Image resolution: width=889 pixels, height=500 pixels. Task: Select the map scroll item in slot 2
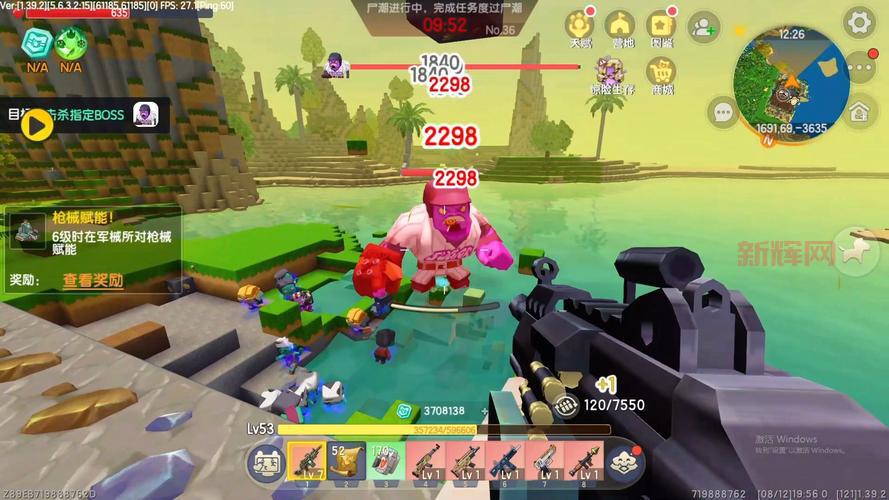coord(345,460)
